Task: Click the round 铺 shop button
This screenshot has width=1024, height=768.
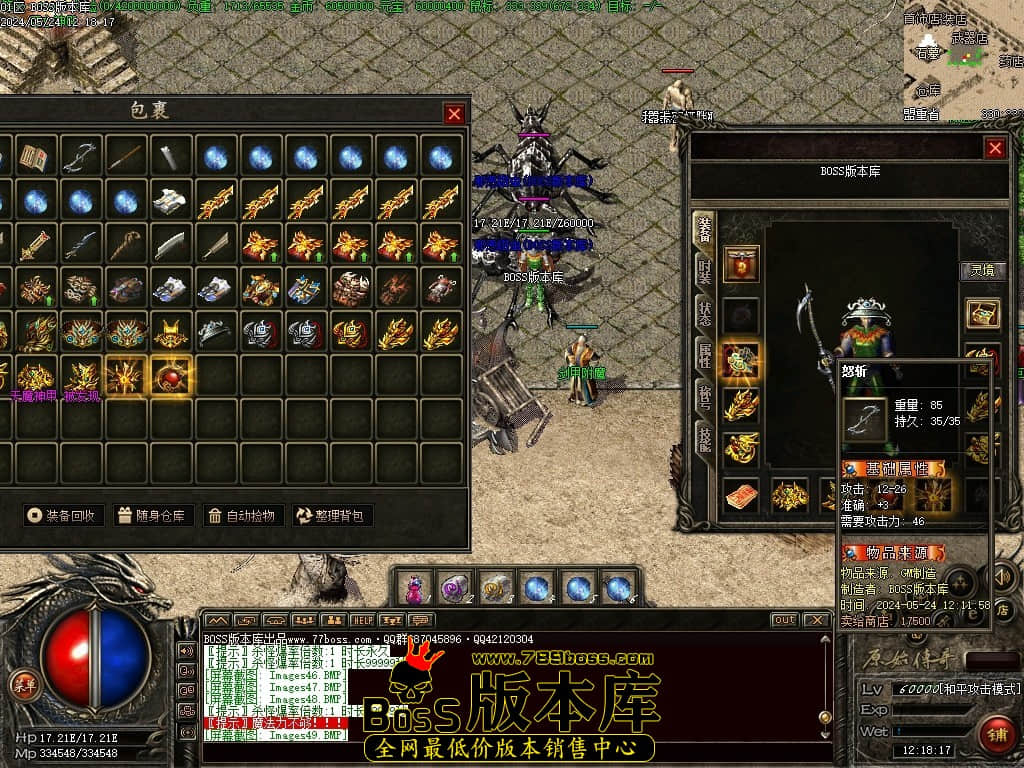Action: pyautogui.click(x=995, y=733)
